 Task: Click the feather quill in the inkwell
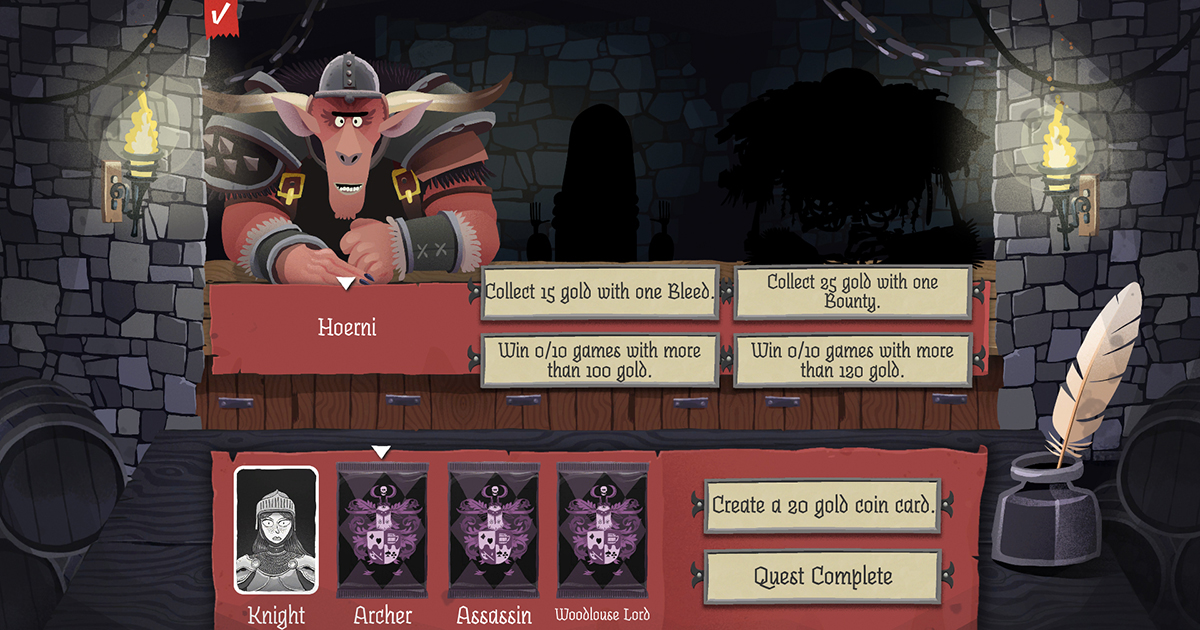(1095, 370)
